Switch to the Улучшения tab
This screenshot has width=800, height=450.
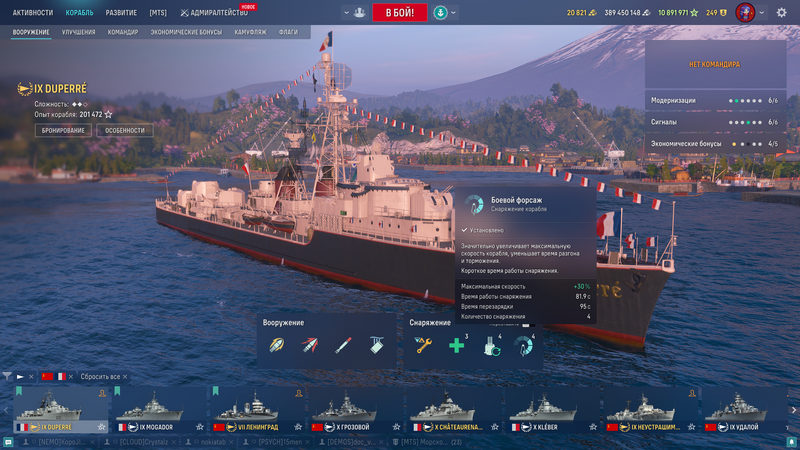[79, 32]
